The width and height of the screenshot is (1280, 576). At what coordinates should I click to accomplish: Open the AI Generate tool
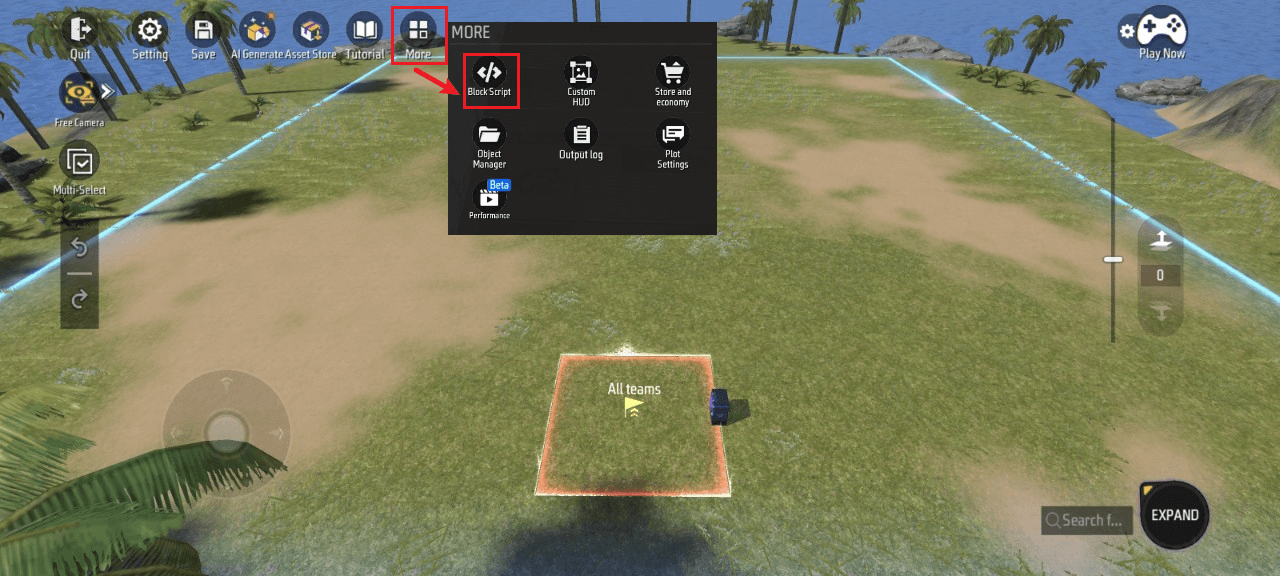pyautogui.click(x=257, y=34)
